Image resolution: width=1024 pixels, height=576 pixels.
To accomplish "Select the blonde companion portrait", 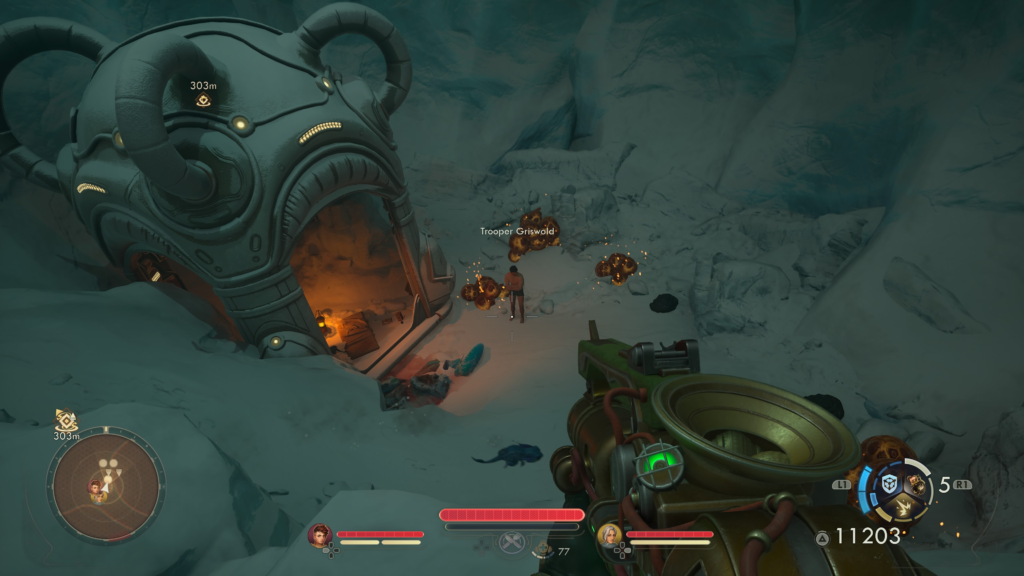I will pyautogui.click(x=609, y=536).
